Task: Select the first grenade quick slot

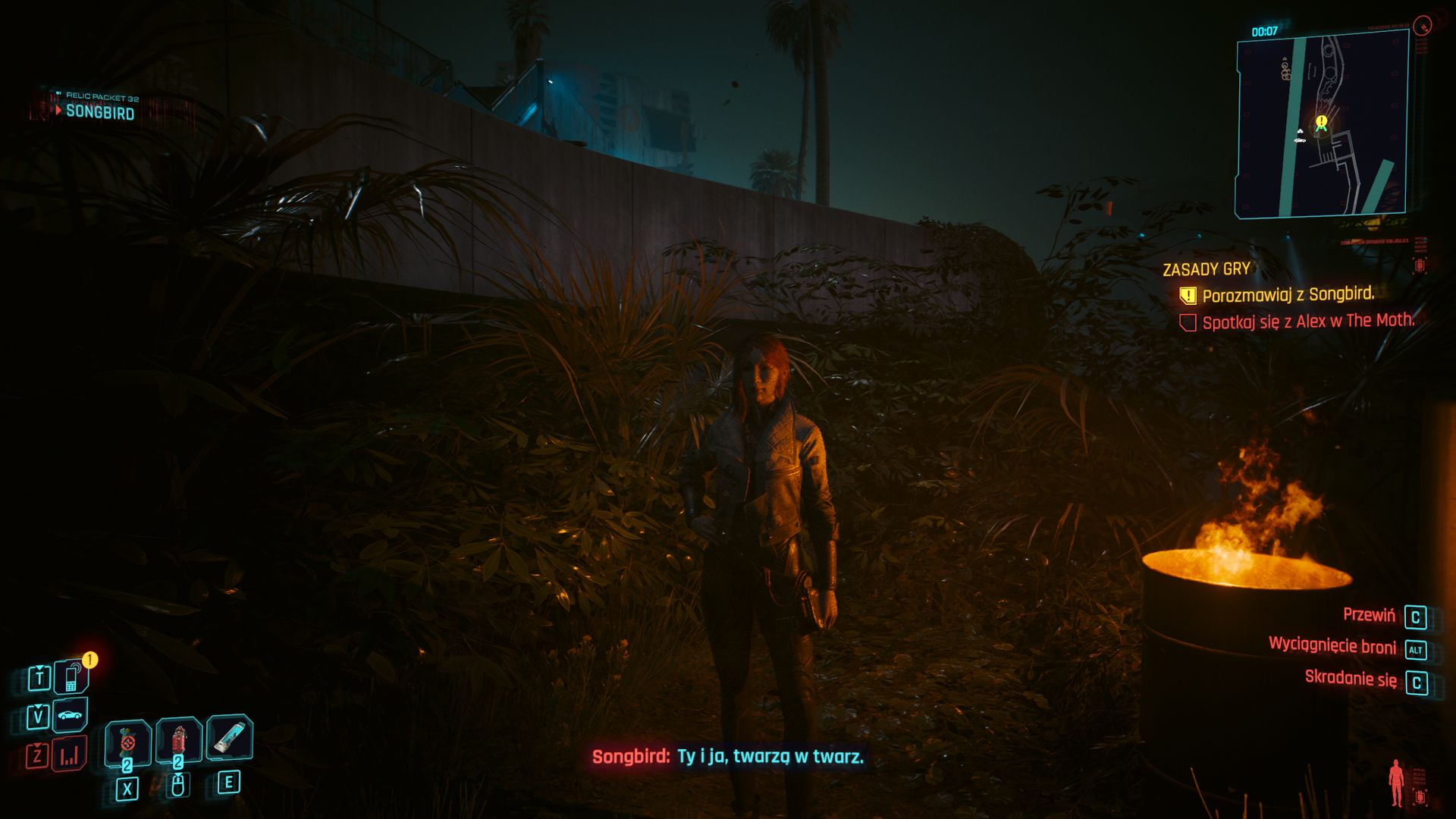Action: click(x=127, y=741)
